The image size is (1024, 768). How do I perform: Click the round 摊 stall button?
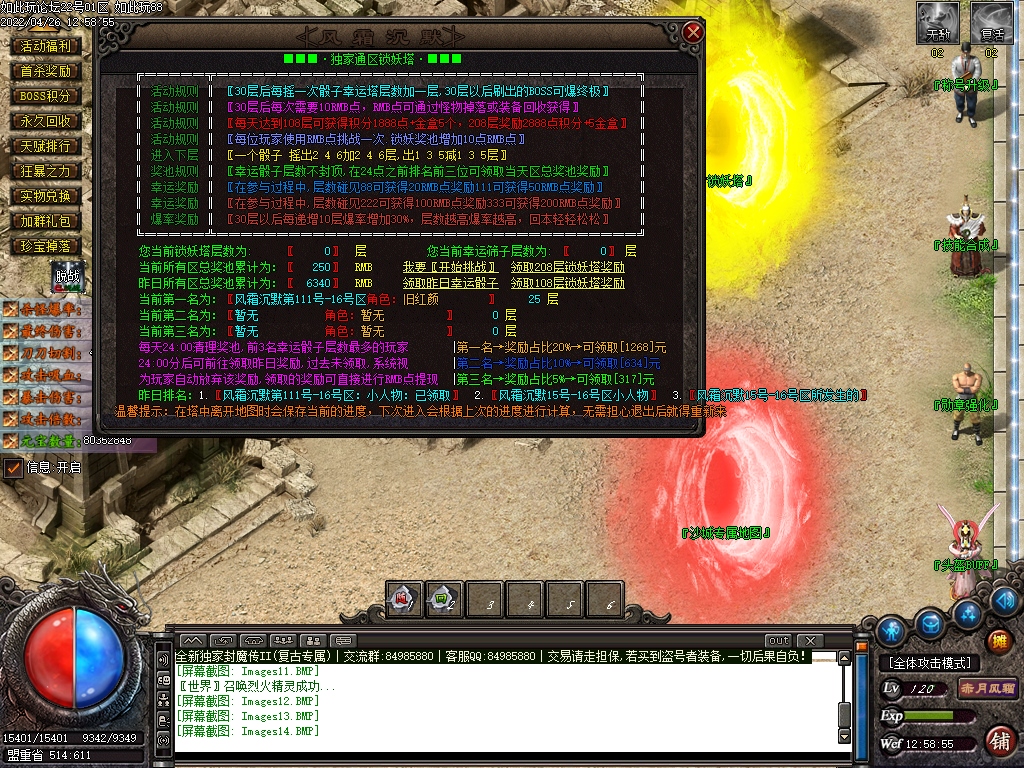(x=997, y=641)
